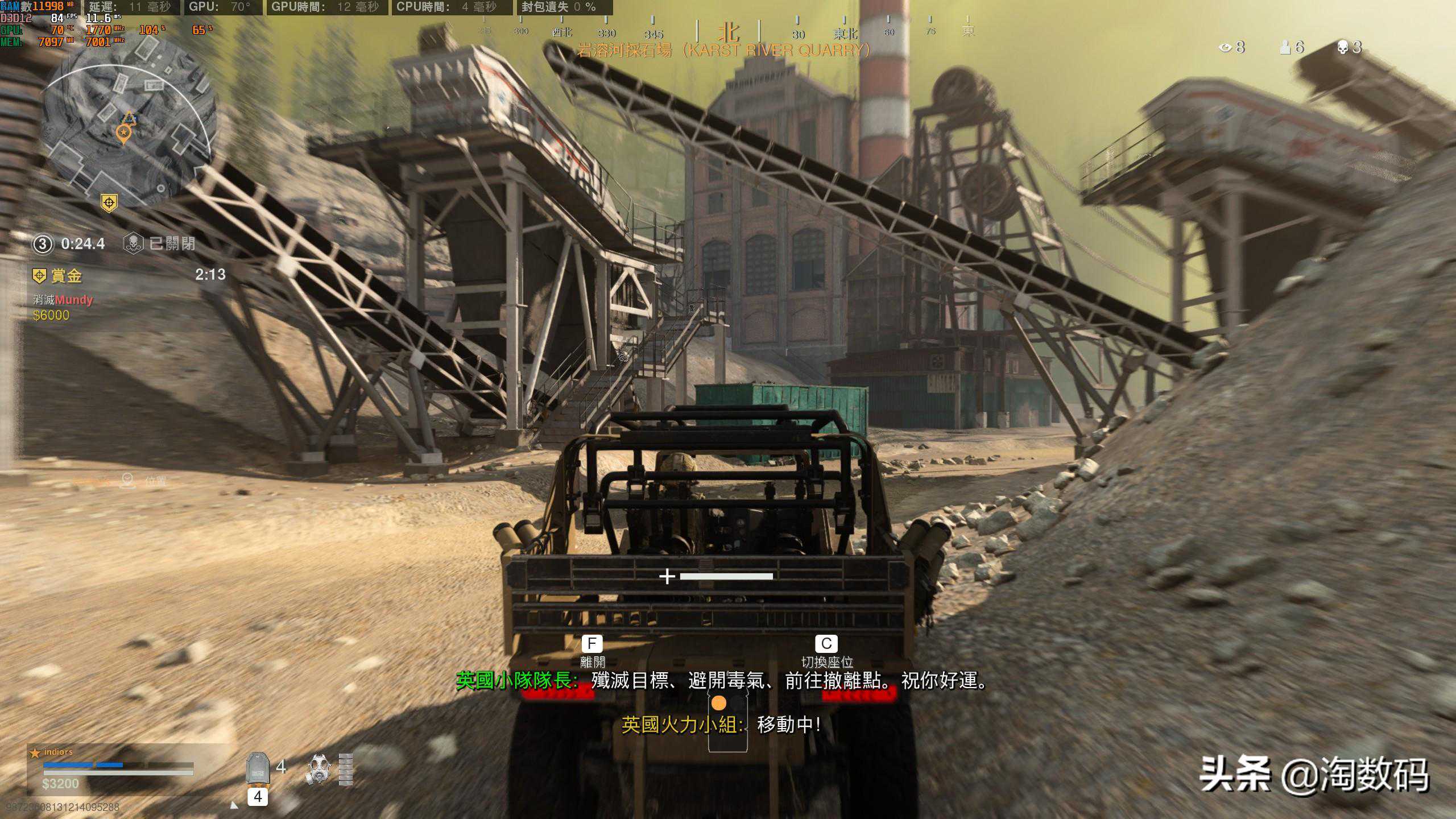
Task: Click the yellow bounty target badge below minimap
Action: (x=109, y=202)
